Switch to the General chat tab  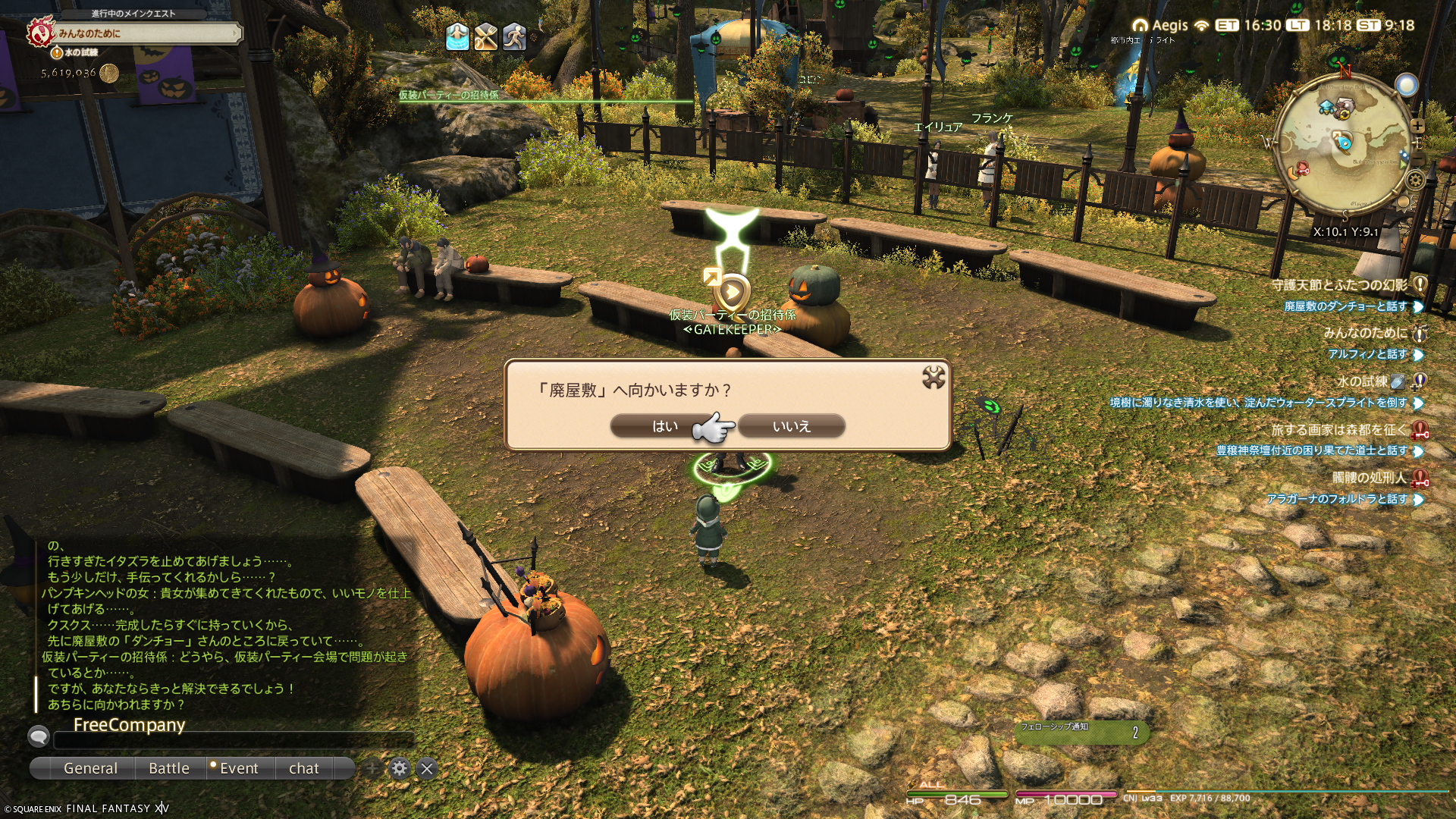tap(90, 768)
